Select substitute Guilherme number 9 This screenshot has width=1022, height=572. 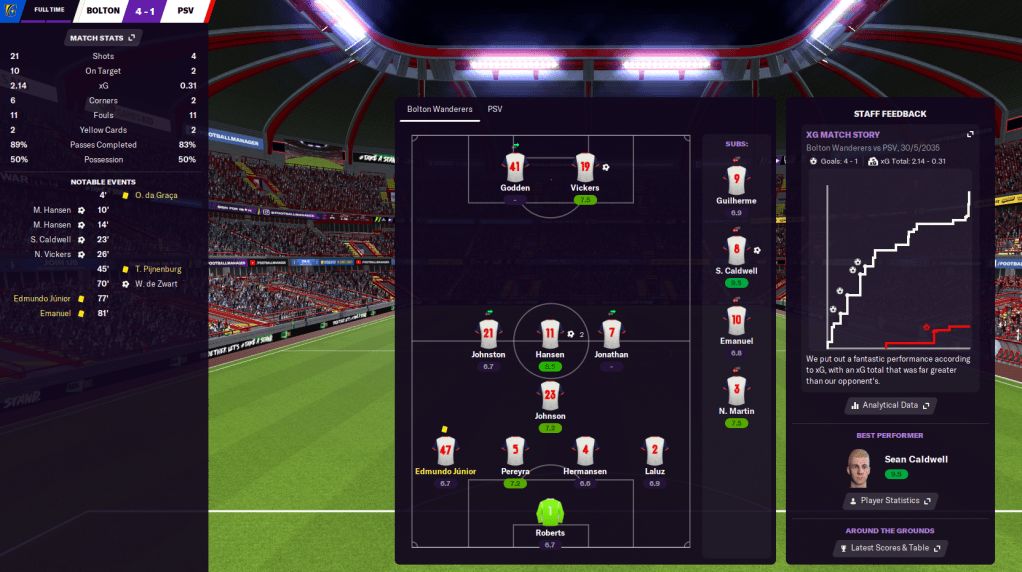coord(736,181)
